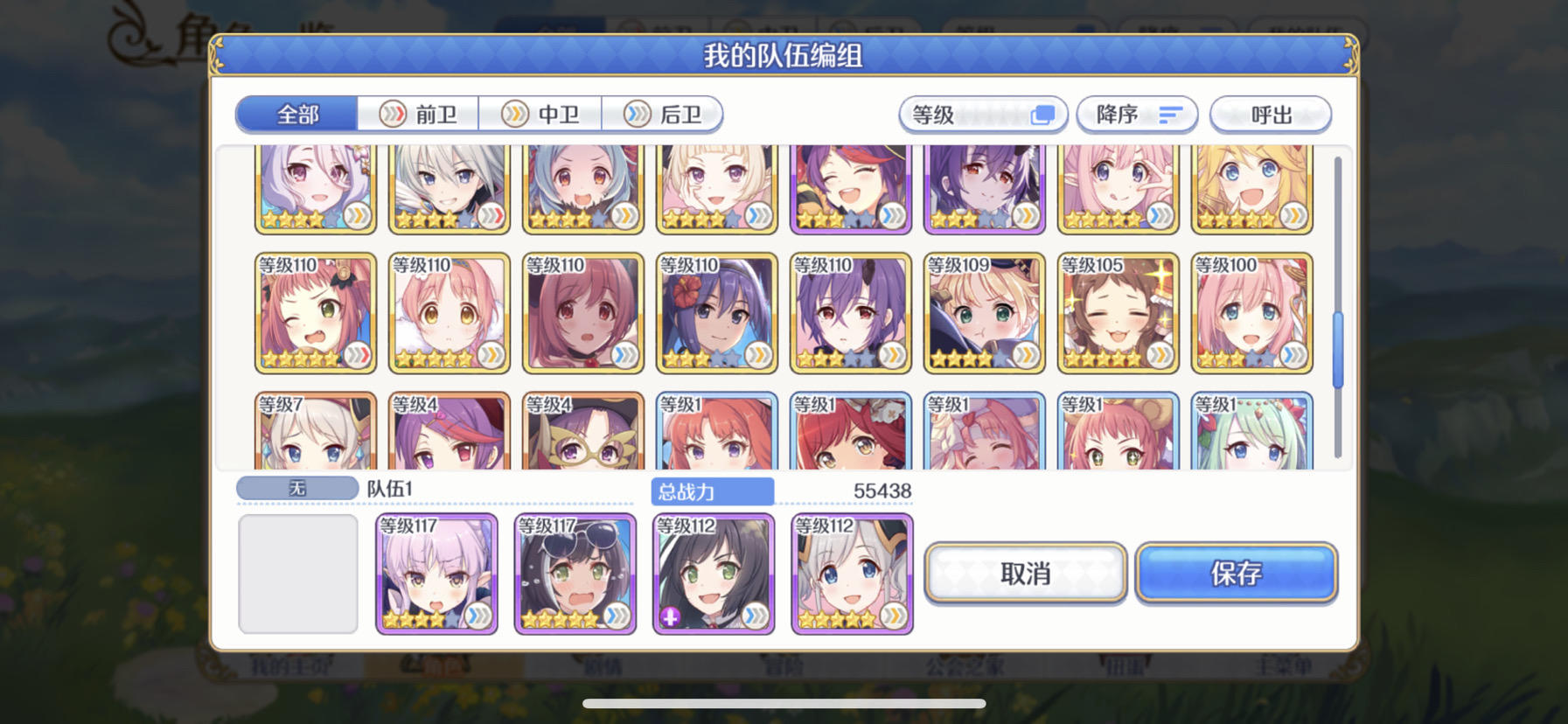Toggle sort order using the 降序 button
Image resolution: width=1568 pixels, height=724 pixels.
[1137, 114]
